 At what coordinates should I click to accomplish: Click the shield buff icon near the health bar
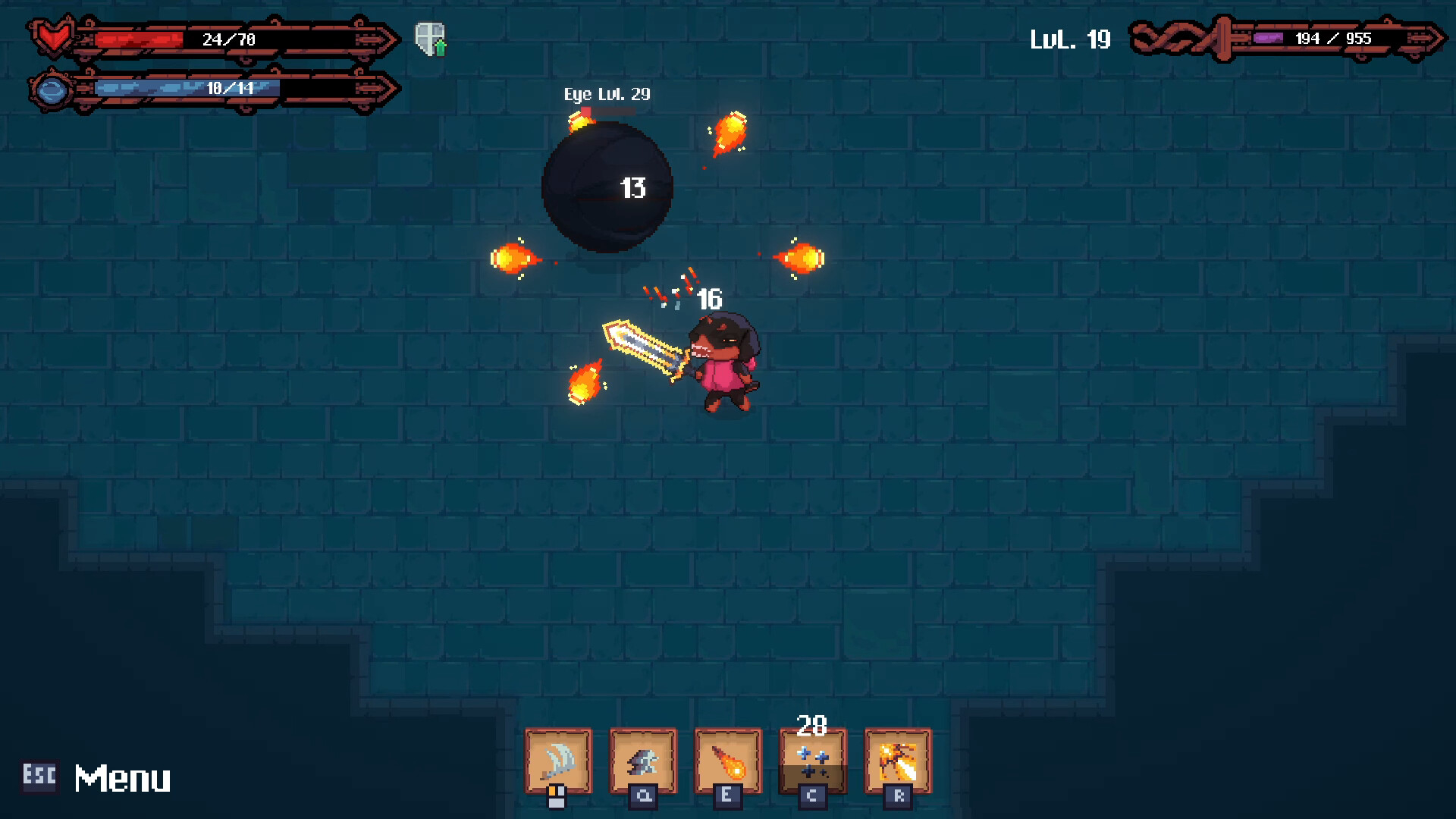(x=429, y=36)
